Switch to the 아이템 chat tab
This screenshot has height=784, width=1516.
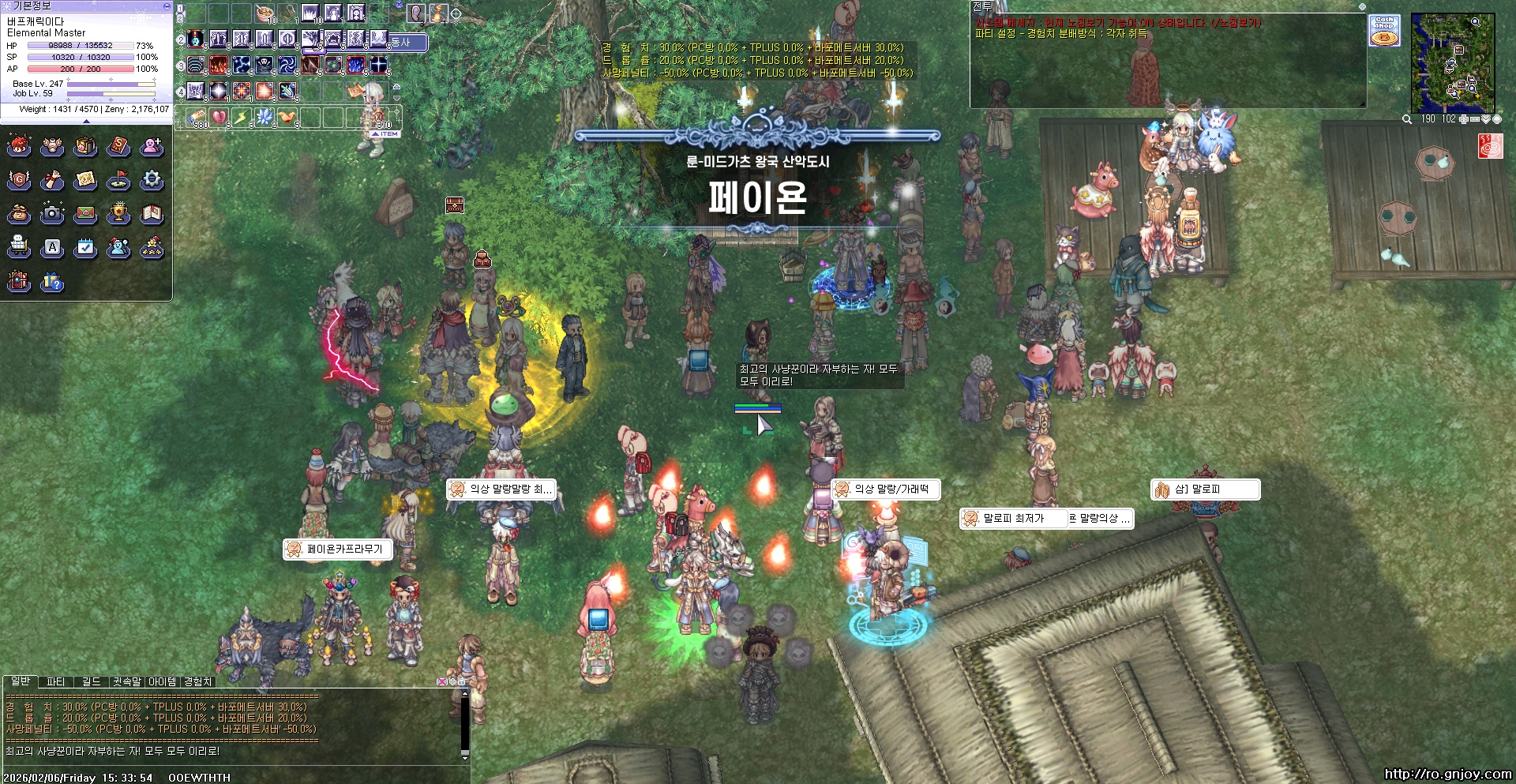coord(160,680)
